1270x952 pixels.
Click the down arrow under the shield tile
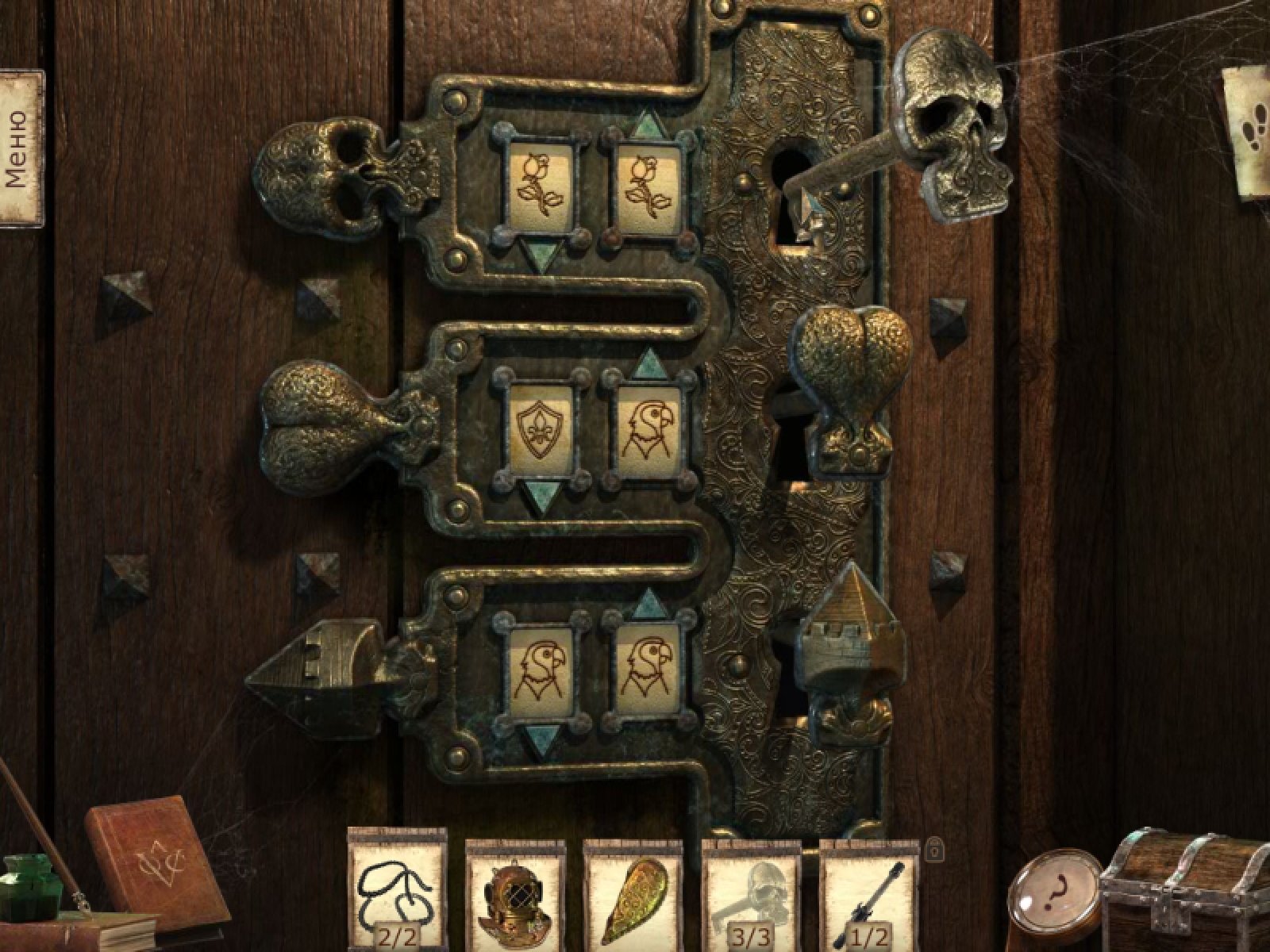[543, 497]
